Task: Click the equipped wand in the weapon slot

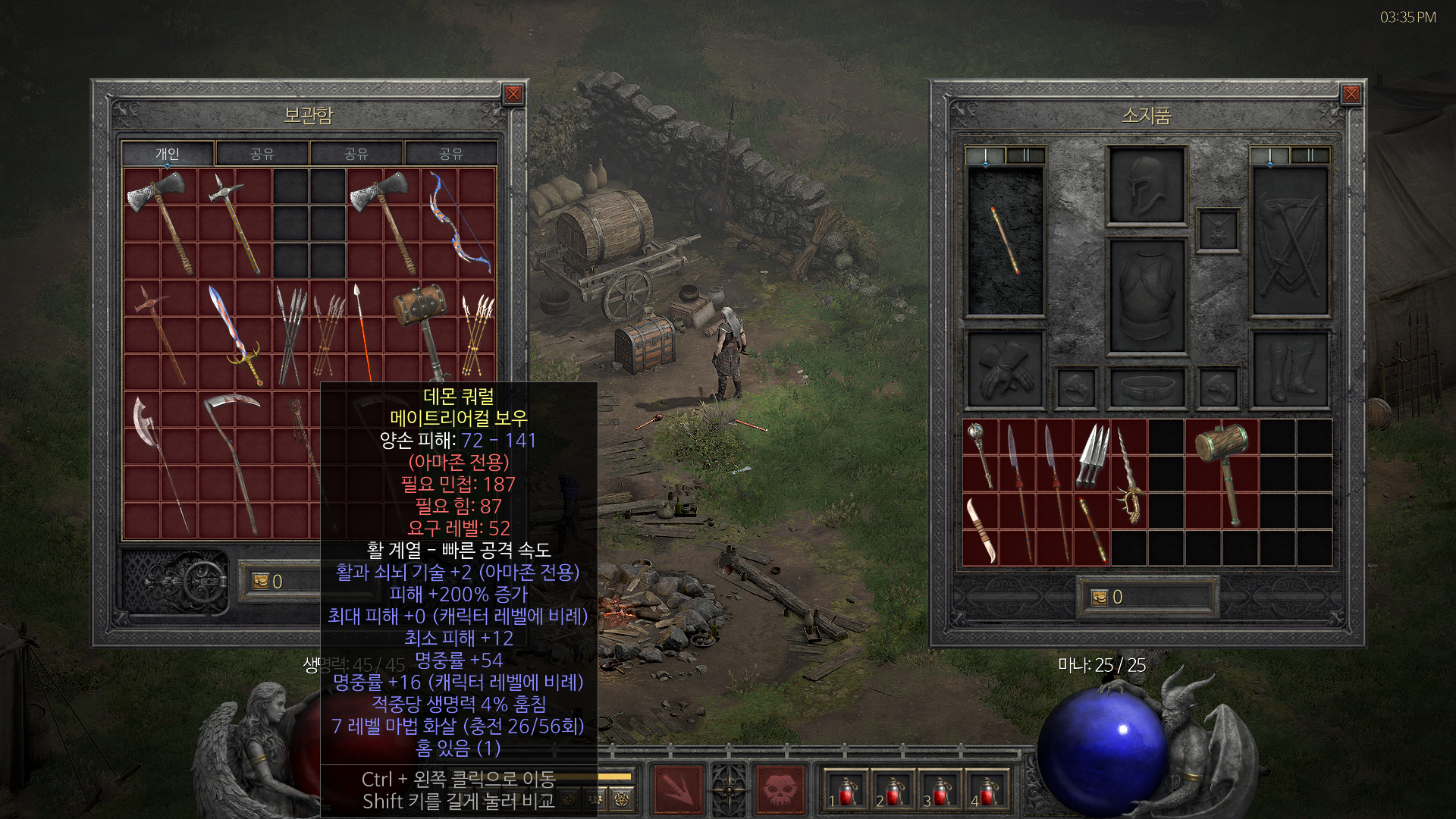Action: point(1005,241)
